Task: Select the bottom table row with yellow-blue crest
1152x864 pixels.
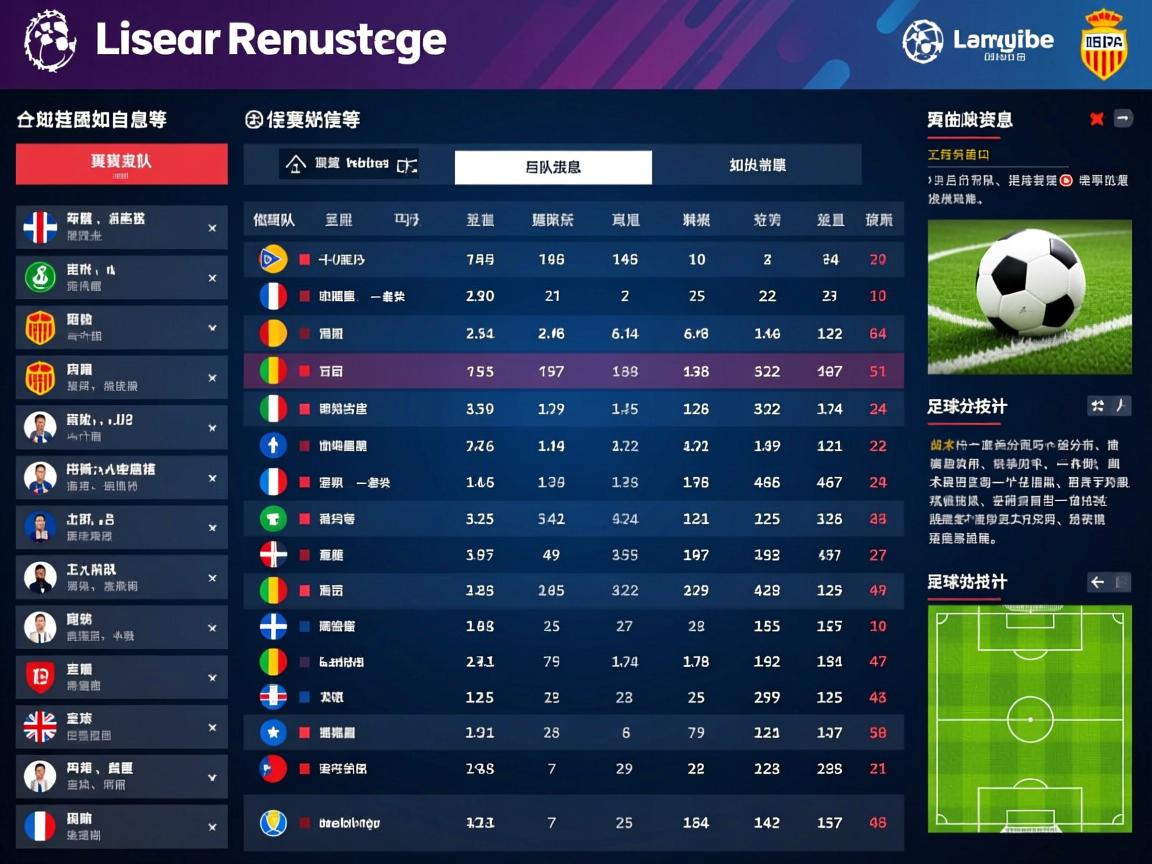Action: [573, 823]
